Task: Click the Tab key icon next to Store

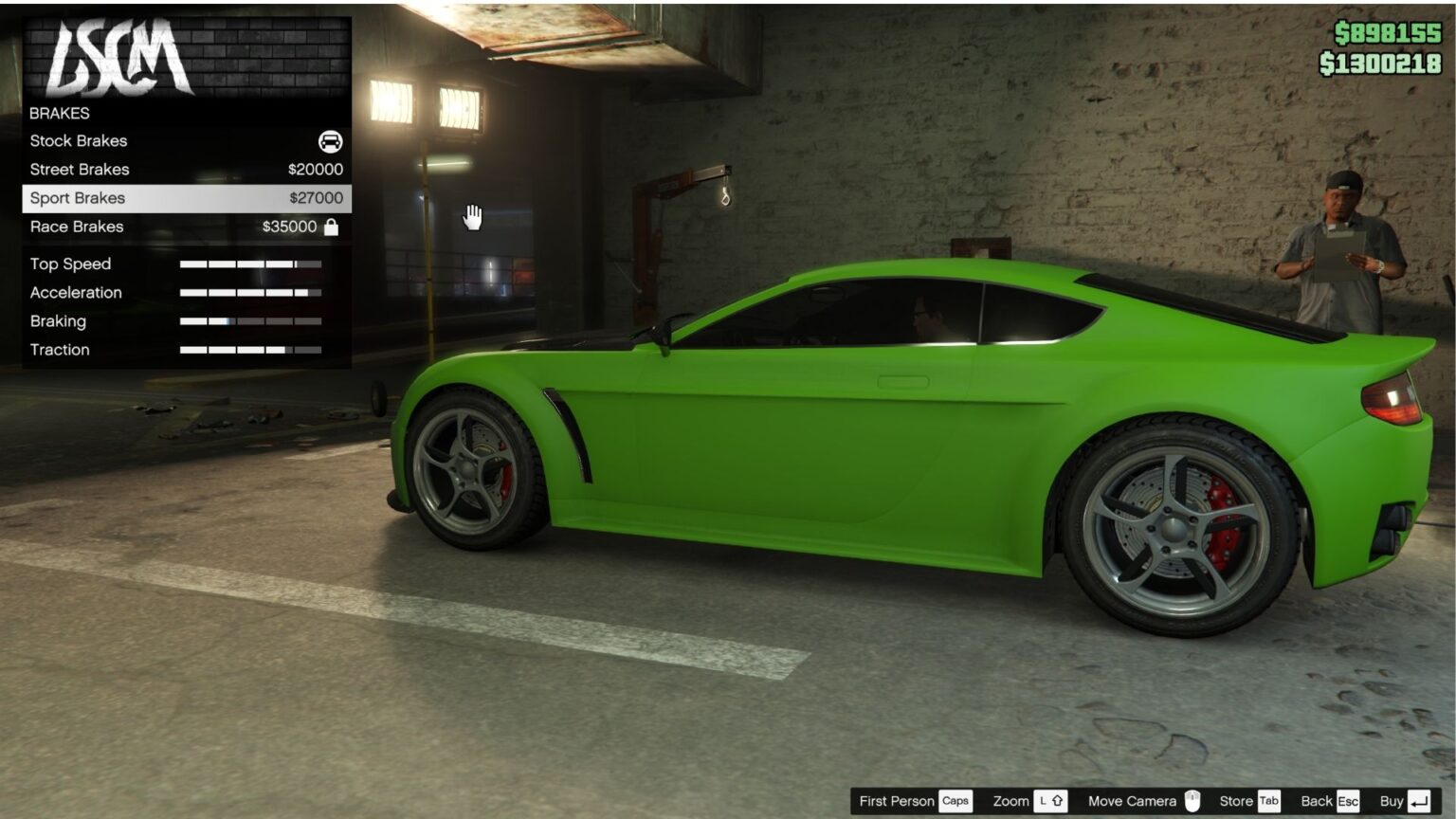Action: coord(1268,800)
